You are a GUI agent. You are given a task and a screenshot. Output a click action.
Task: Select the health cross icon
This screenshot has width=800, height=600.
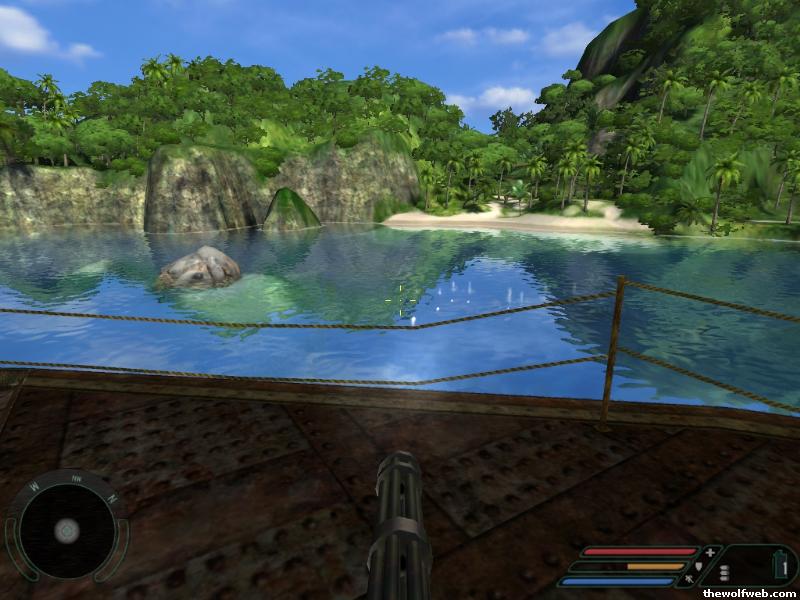(x=710, y=552)
